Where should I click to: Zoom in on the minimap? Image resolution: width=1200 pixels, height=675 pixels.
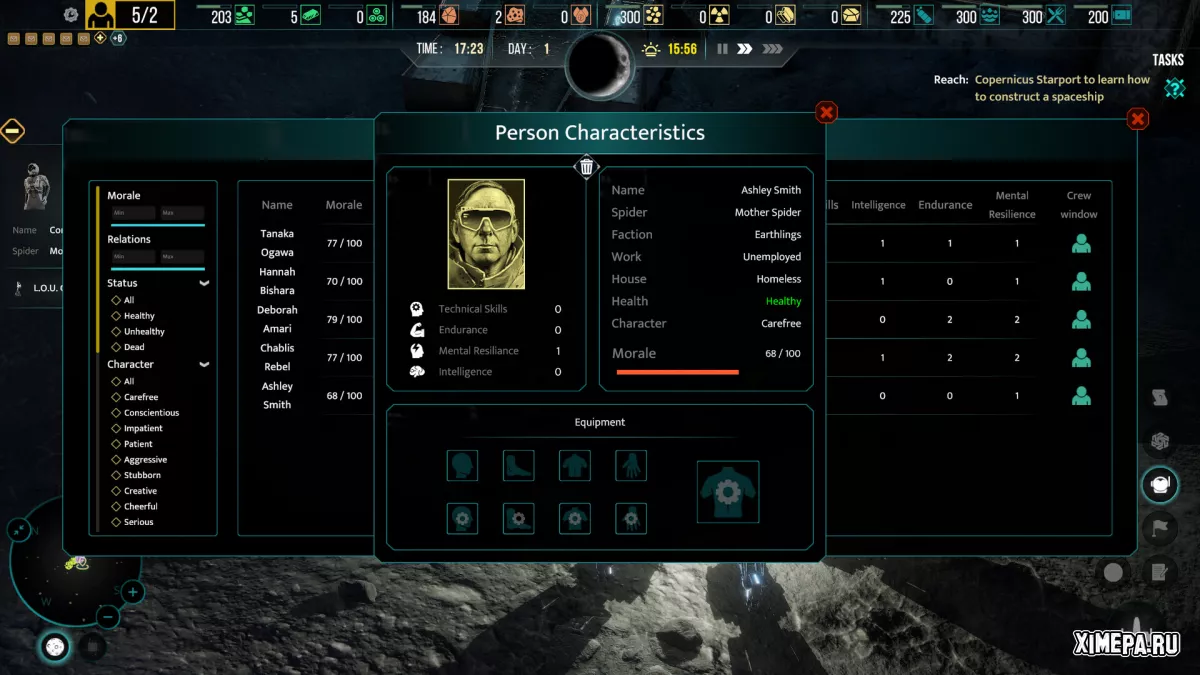(133, 593)
